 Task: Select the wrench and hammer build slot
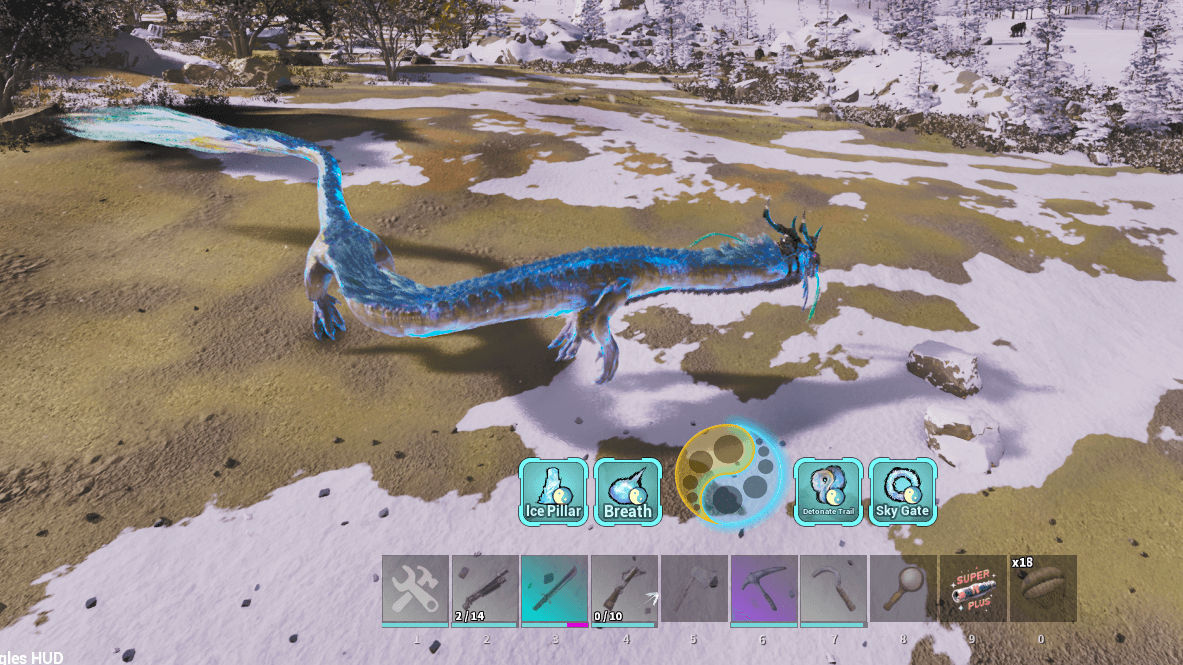coord(415,589)
